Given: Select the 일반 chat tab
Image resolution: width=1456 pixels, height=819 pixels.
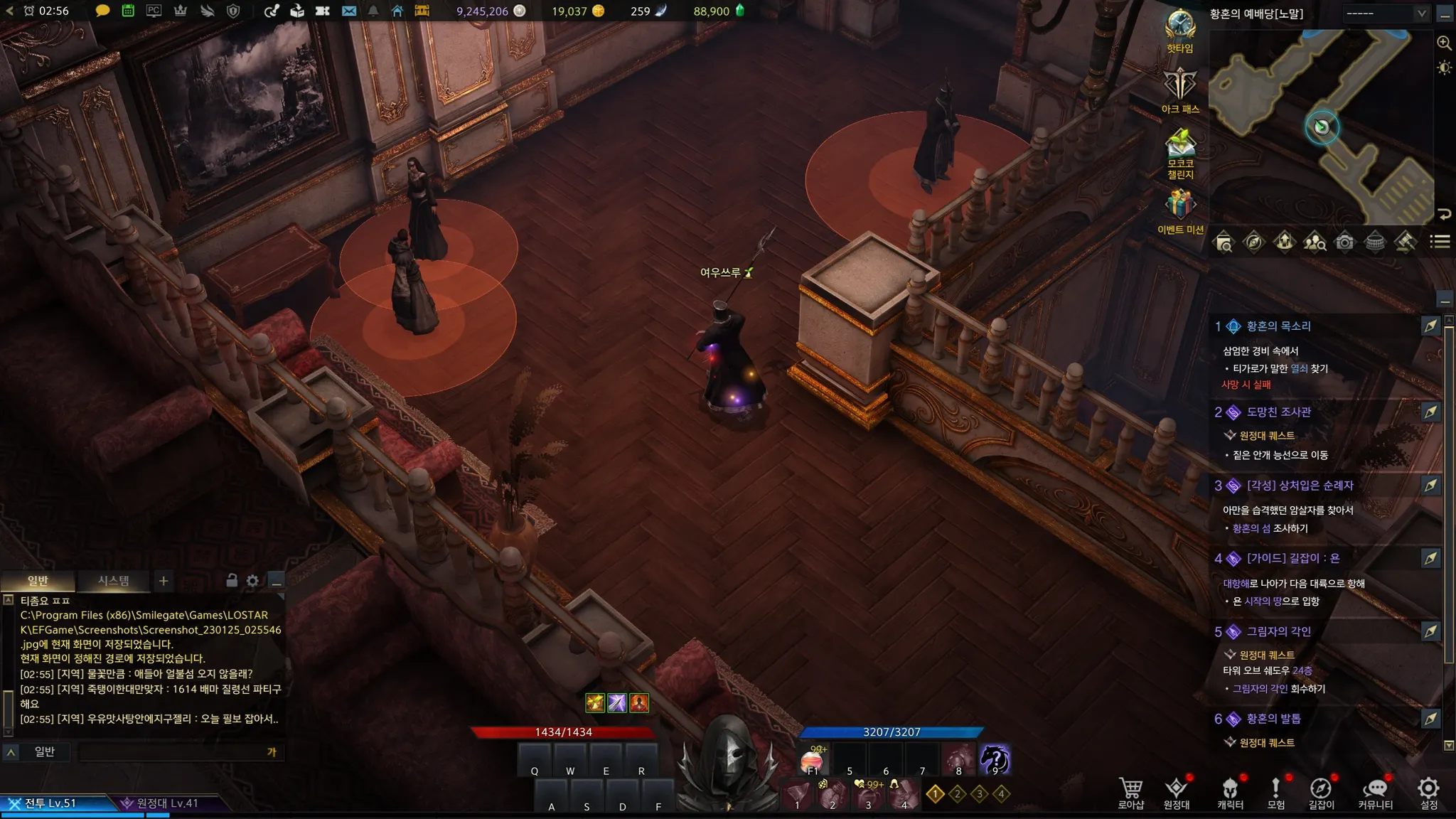Looking at the screenshot, I should tap(38, 581).
